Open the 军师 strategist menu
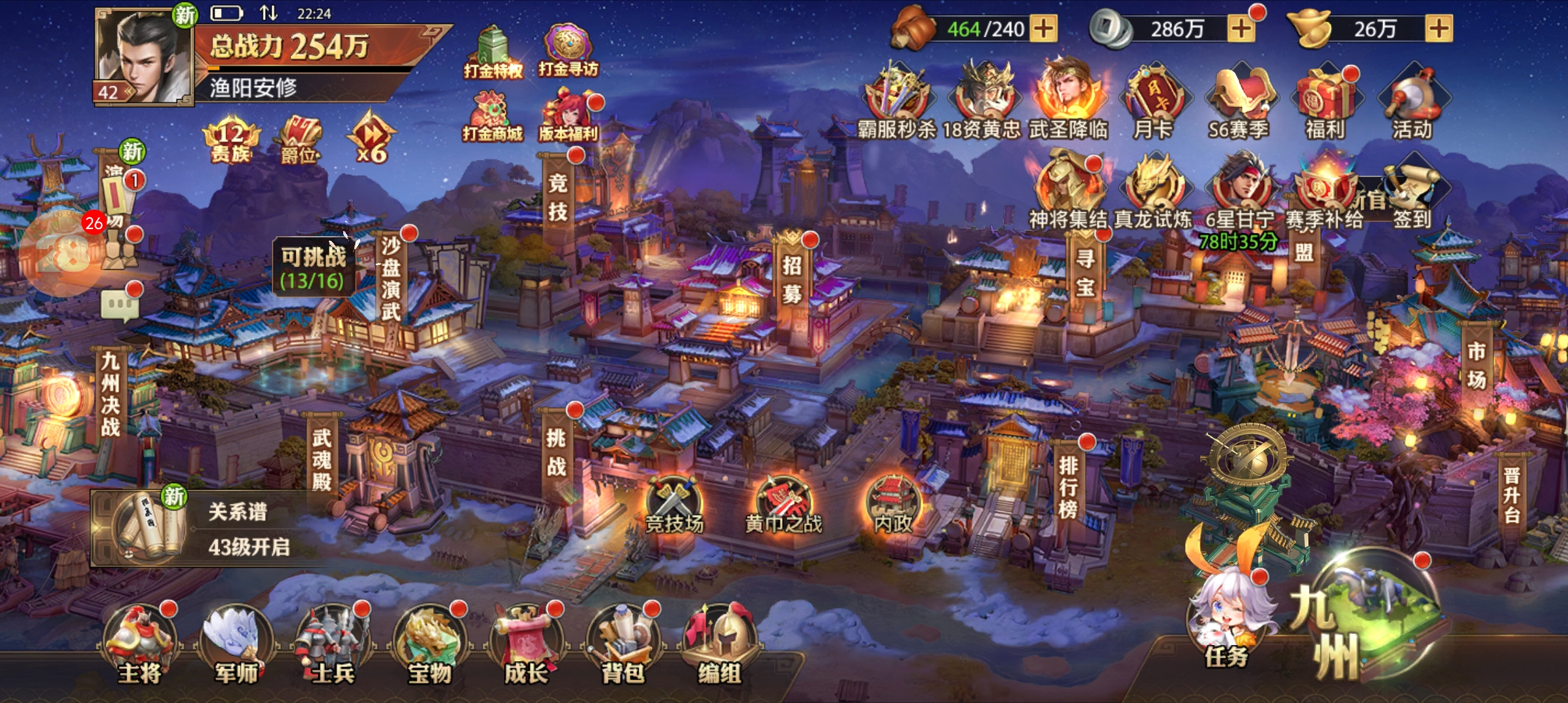 [236, 643]
